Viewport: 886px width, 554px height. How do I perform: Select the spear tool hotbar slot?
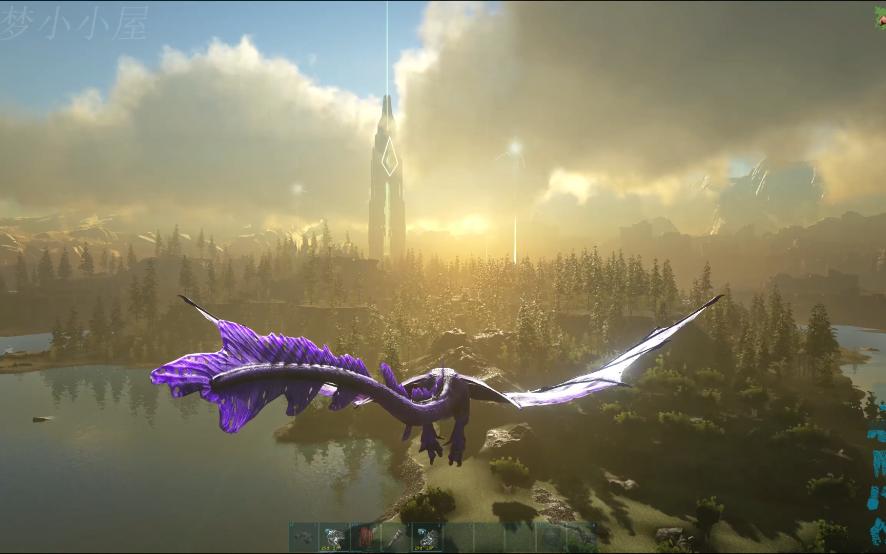coord(397,538)
